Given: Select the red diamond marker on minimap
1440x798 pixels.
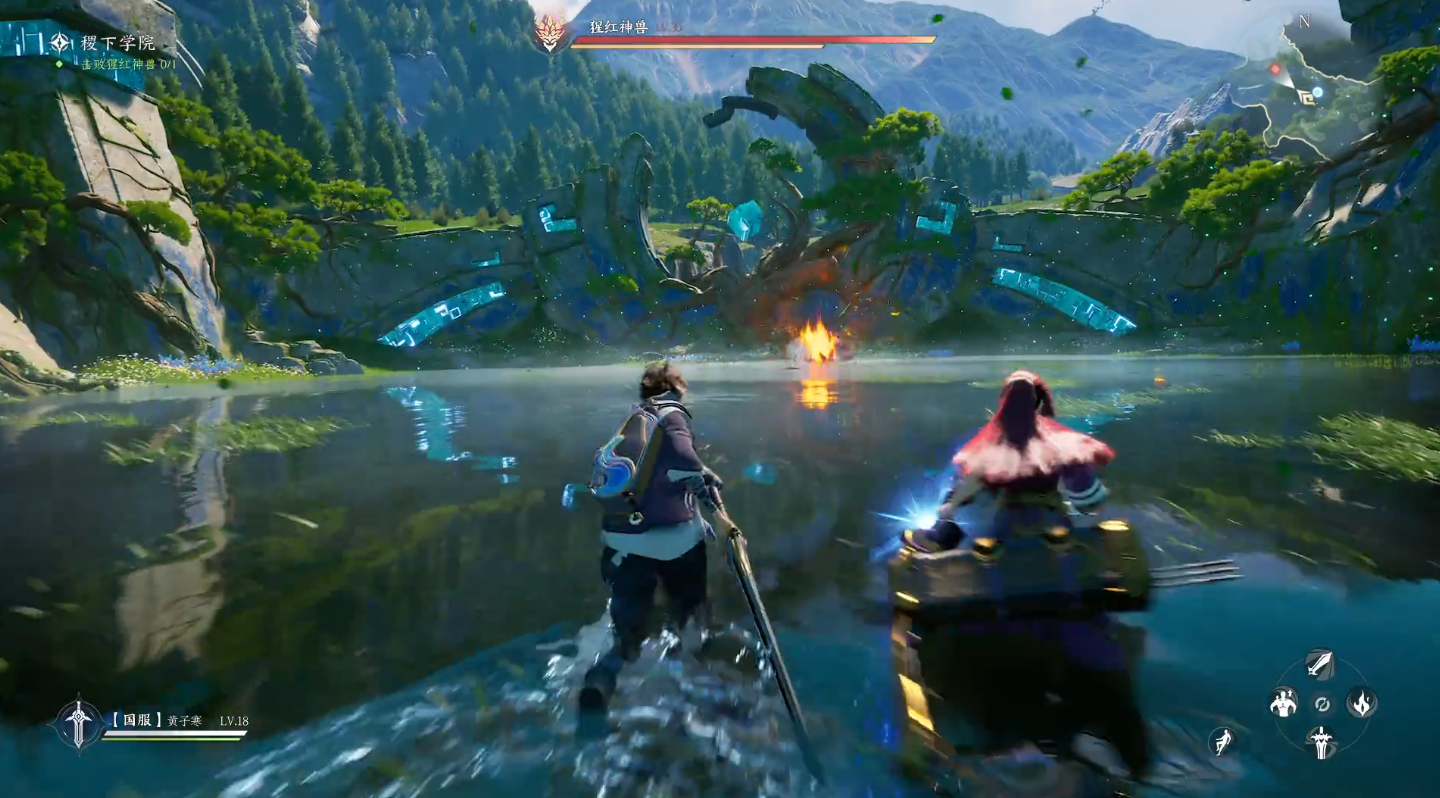Looking at the screenshot, I should click(1275, 69).
